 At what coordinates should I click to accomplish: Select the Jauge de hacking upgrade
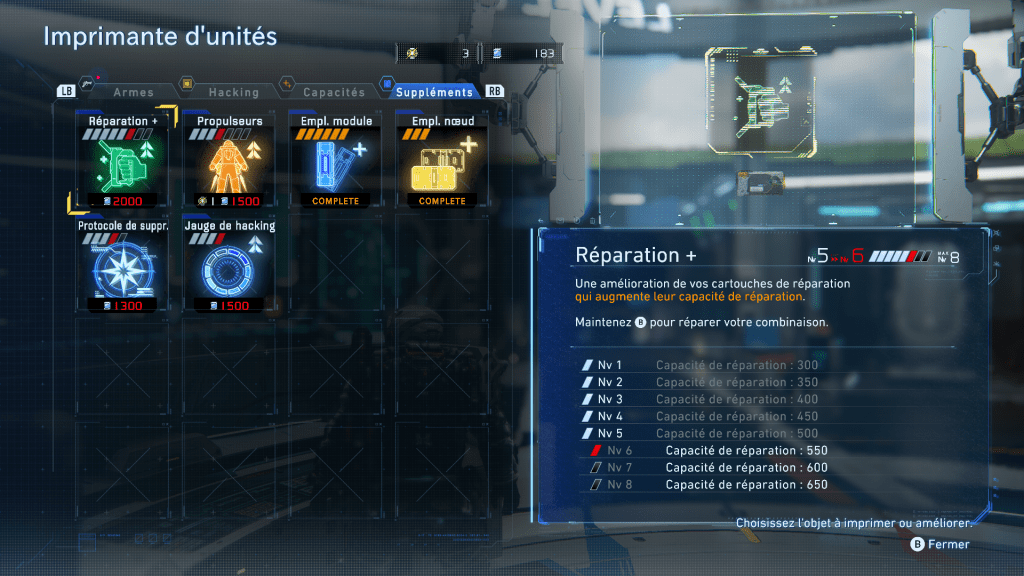[x=230, y=267]
